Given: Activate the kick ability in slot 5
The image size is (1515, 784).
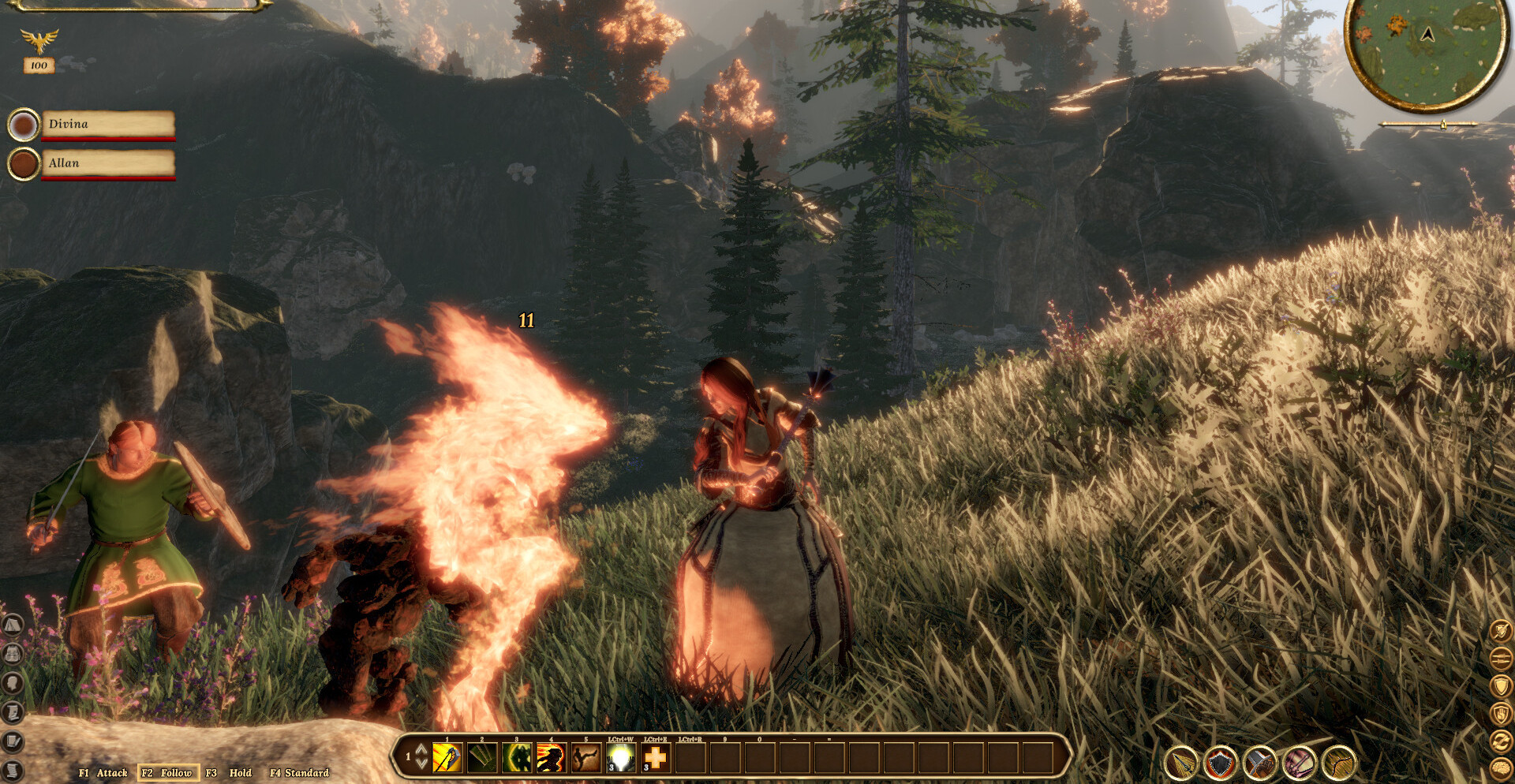Looking at the screenshot, I should pos(585,758).
